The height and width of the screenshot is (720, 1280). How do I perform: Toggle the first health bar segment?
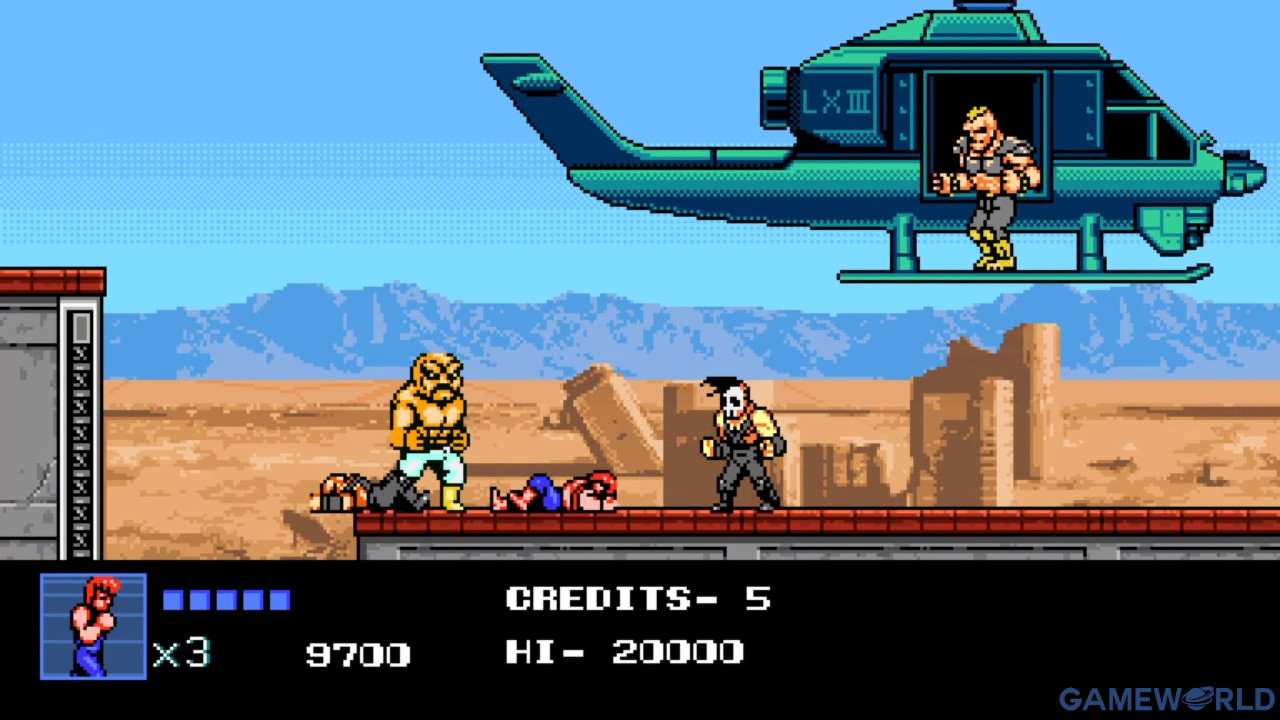(172, 599)
